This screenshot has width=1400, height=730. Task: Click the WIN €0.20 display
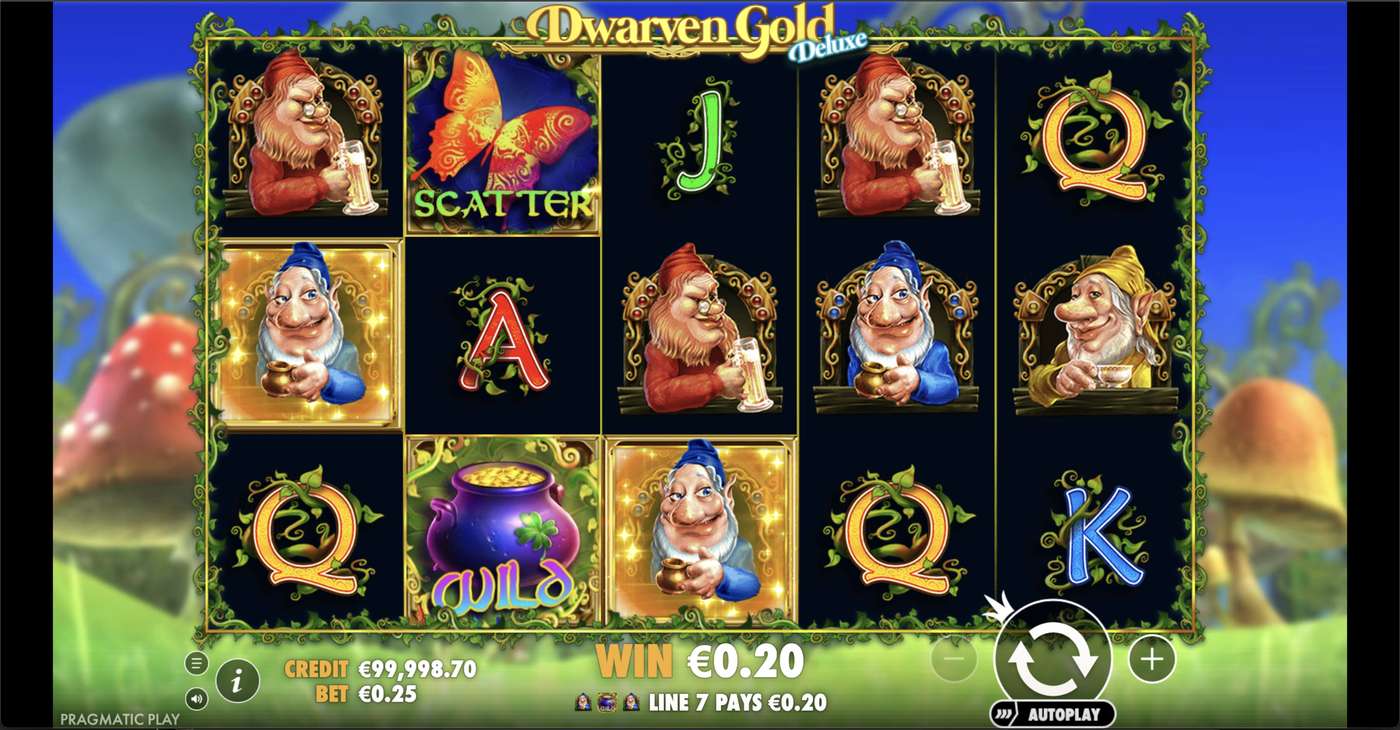pyautogui.click(x=700, y=661)
